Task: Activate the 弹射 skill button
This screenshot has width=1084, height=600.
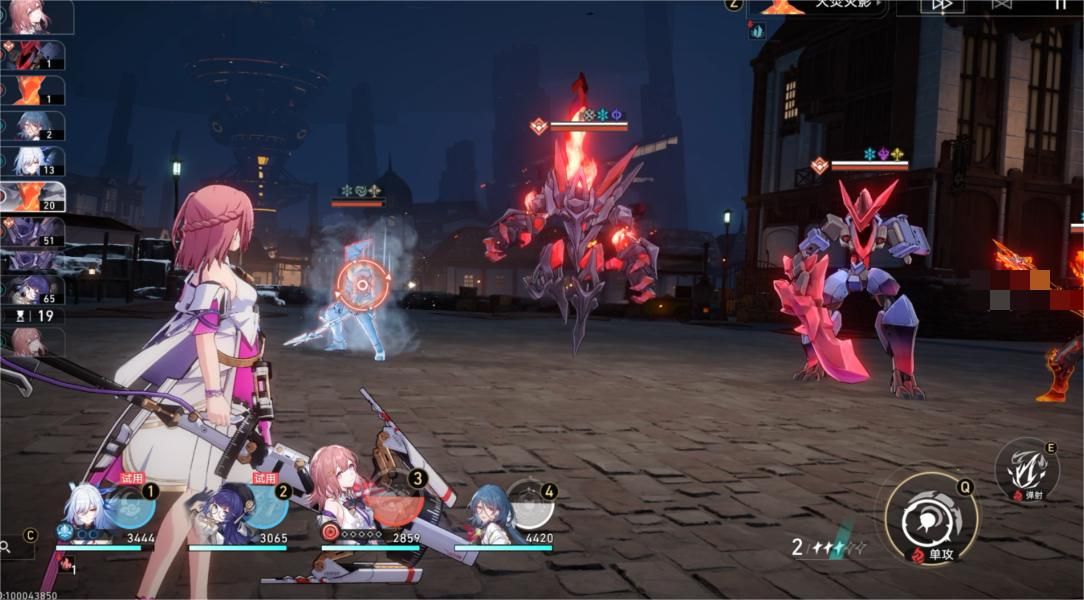Action: 1026,470
